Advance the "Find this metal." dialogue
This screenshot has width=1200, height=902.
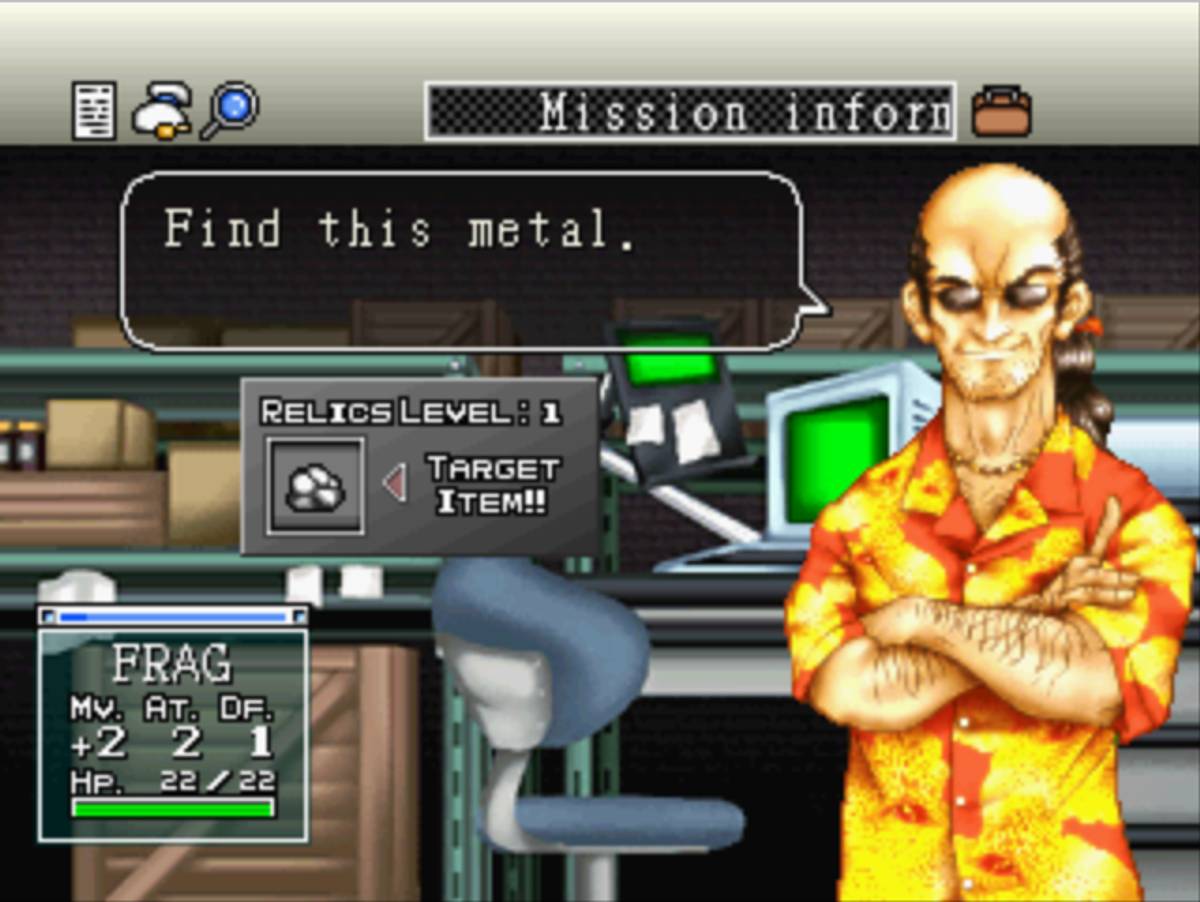pos(460,260)
